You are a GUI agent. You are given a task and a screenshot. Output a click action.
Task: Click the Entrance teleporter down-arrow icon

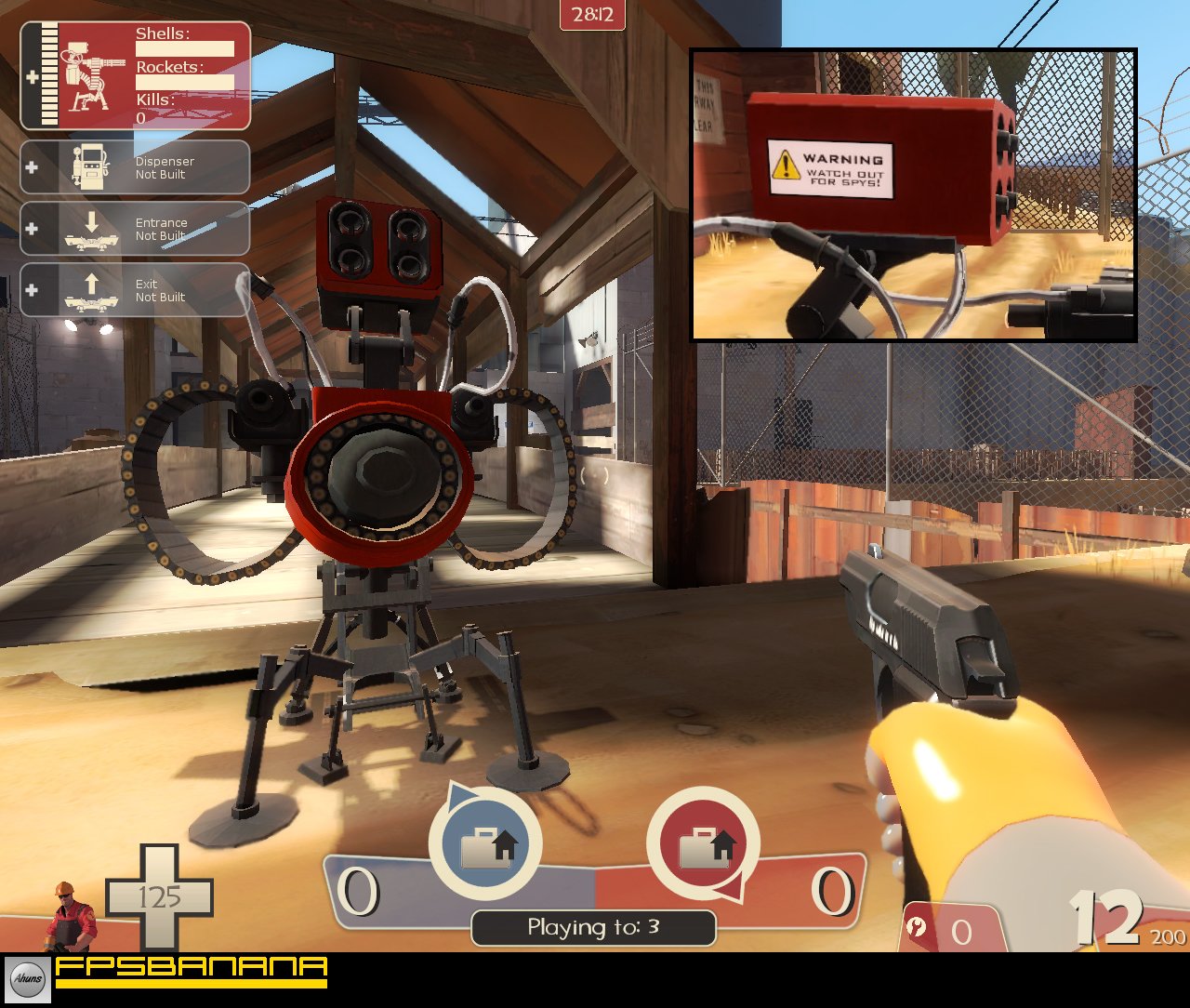[x=91, y=229]
